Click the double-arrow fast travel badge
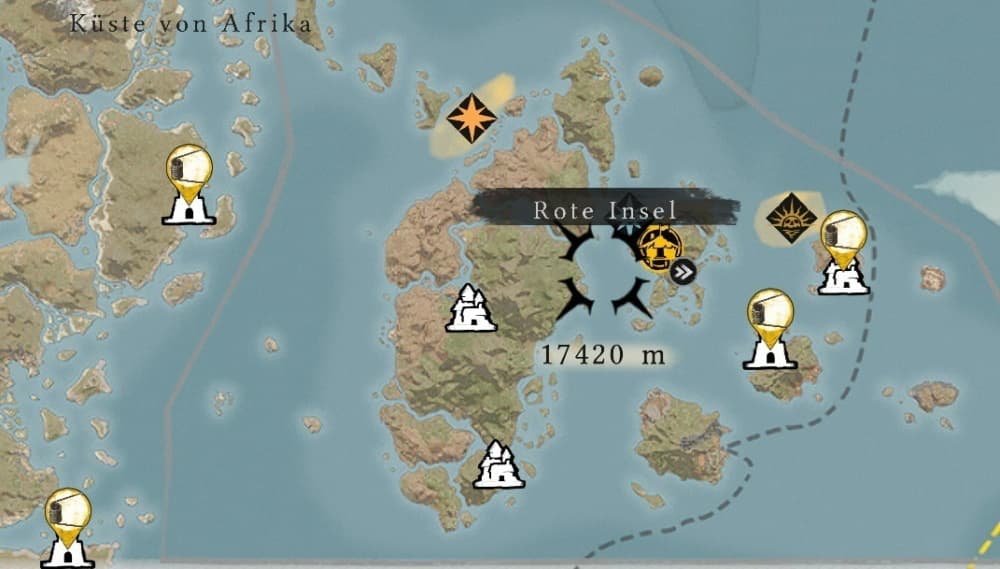1000x569 pixels. pos(684,271)
